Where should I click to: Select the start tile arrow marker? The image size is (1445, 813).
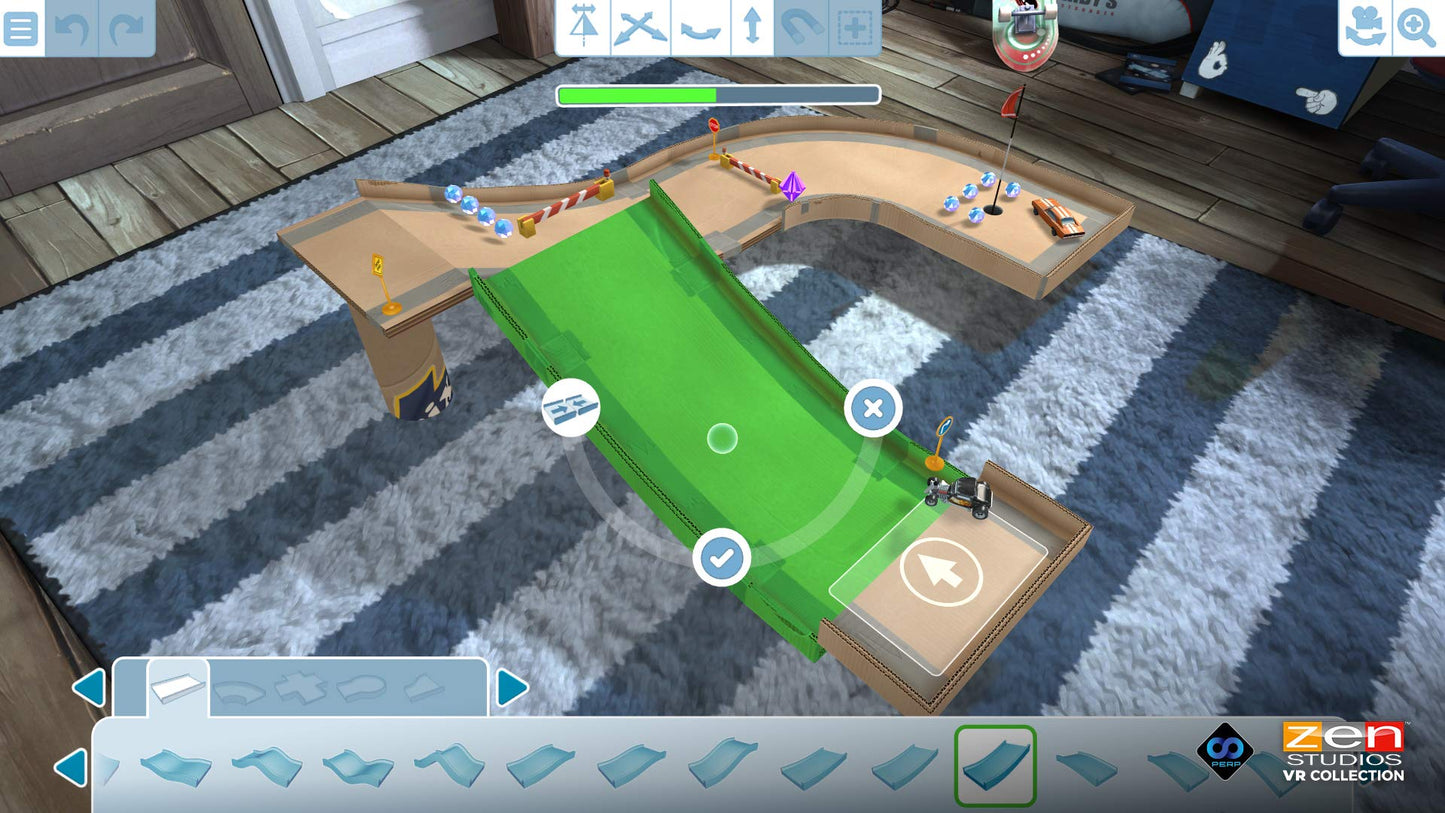(x=941, y=572)
